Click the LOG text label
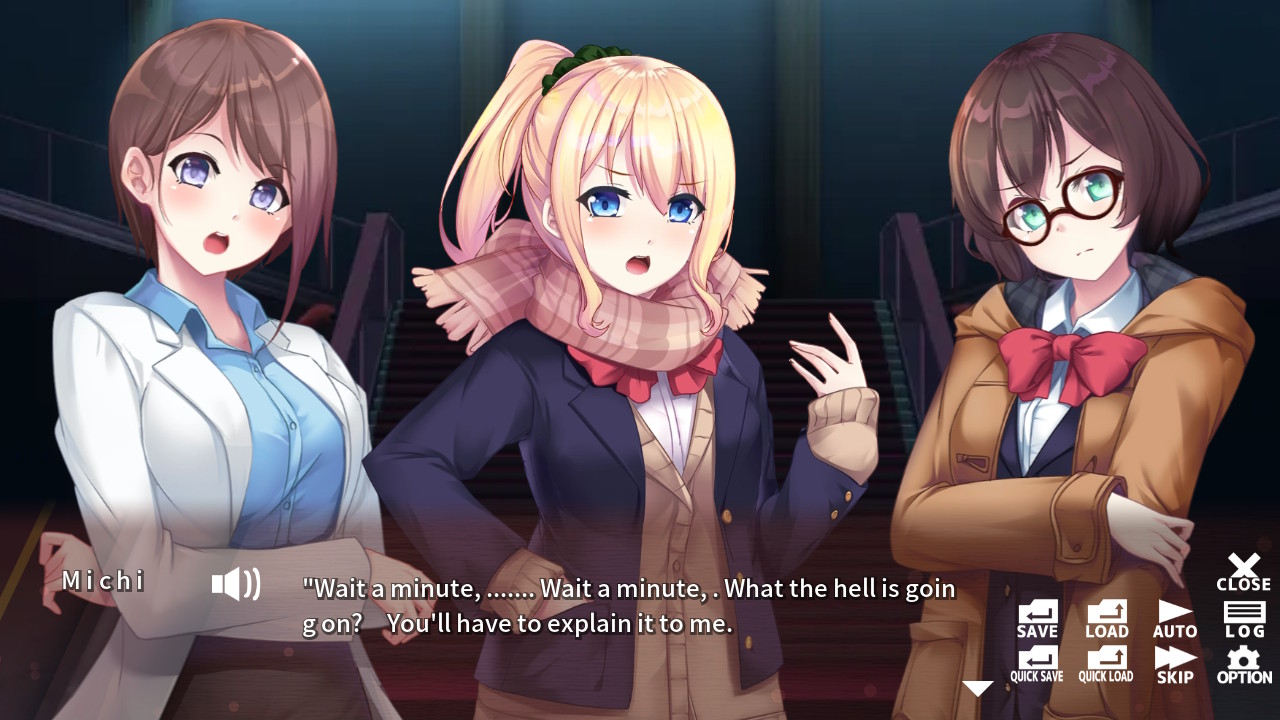This screenshot has height=720, width=1280. tap(1243, 631)
